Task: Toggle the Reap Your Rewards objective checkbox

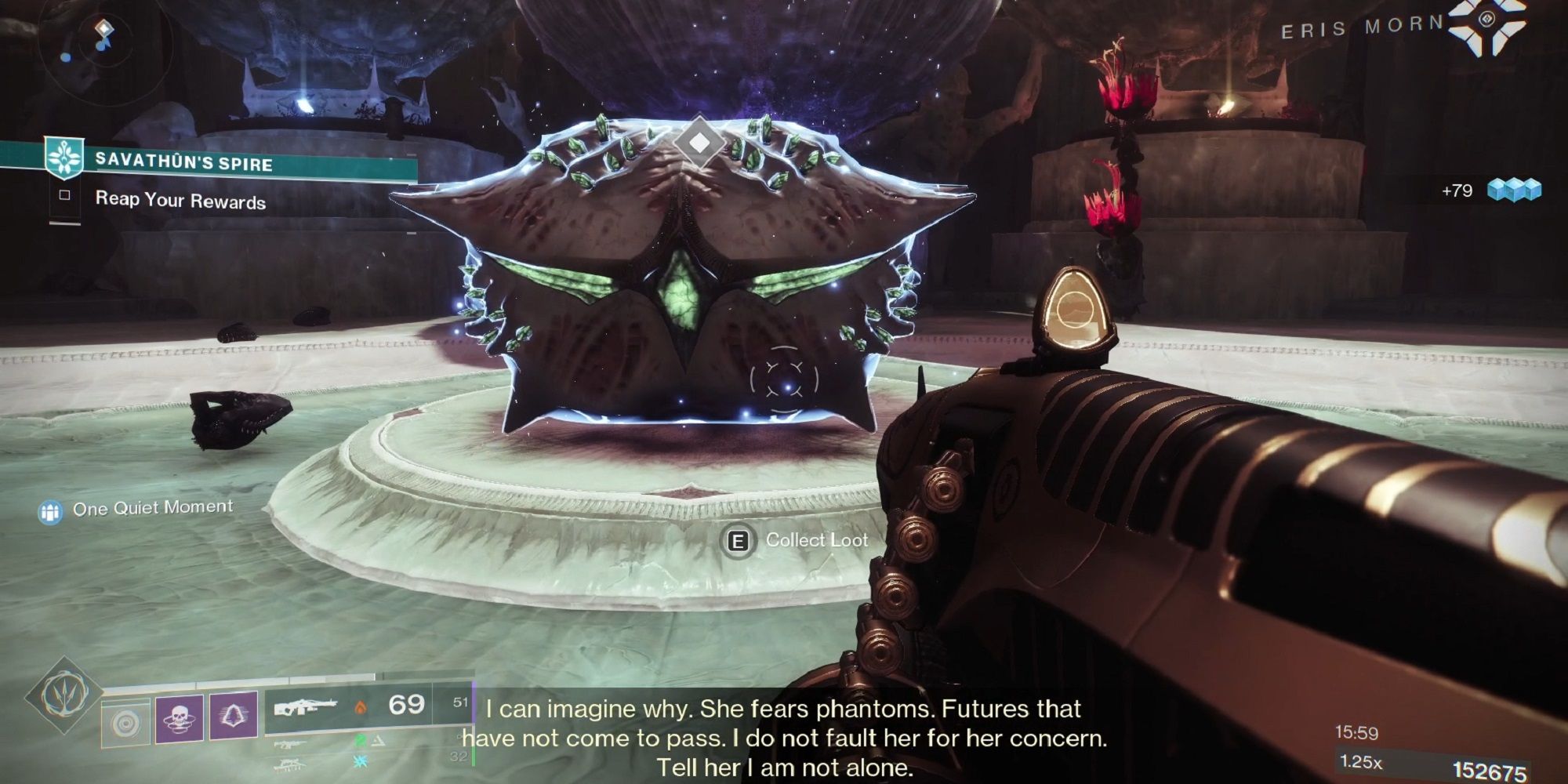Action: tap(64, 194)
